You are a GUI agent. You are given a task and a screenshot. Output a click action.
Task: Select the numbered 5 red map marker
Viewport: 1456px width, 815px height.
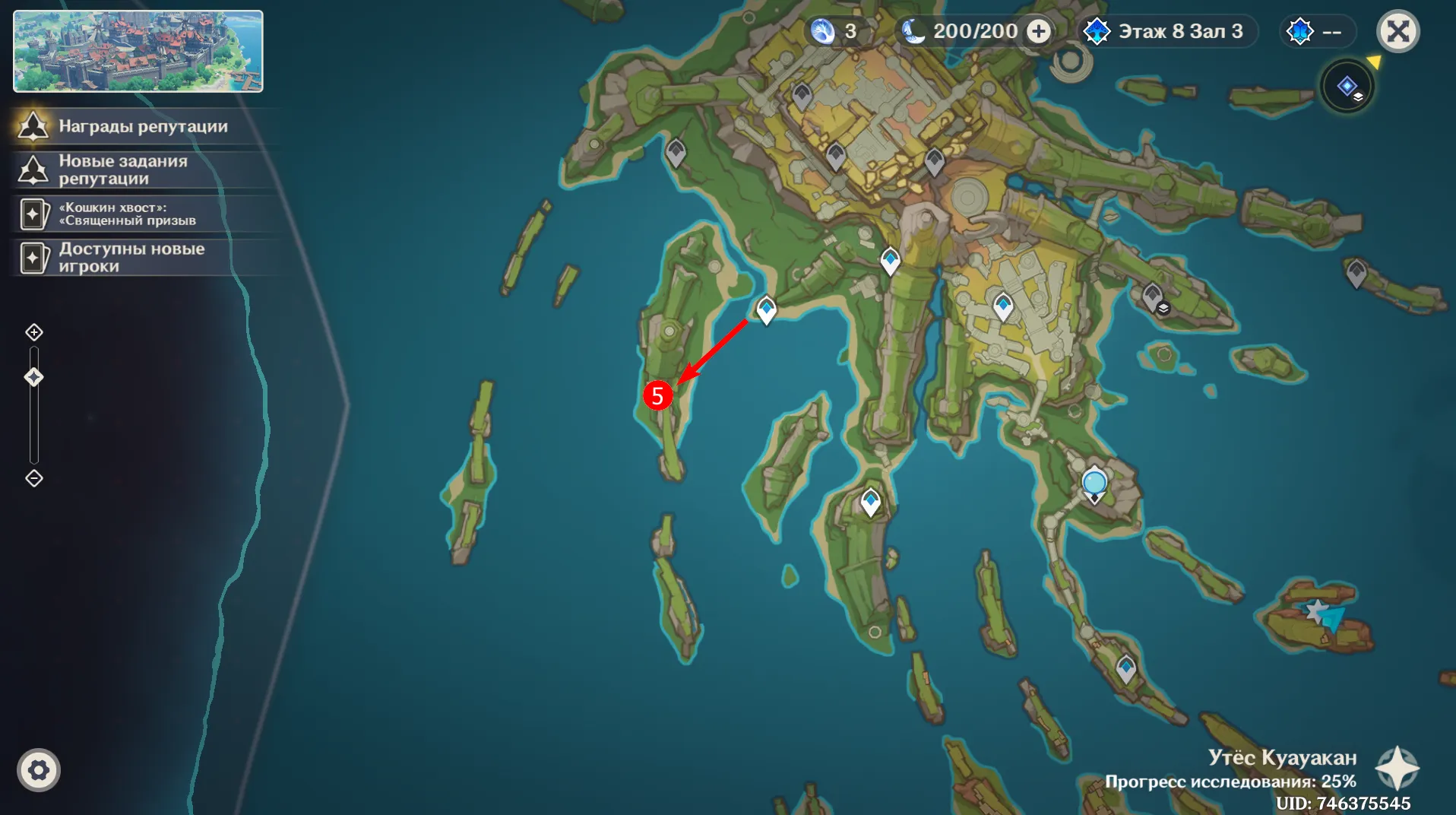657,395
